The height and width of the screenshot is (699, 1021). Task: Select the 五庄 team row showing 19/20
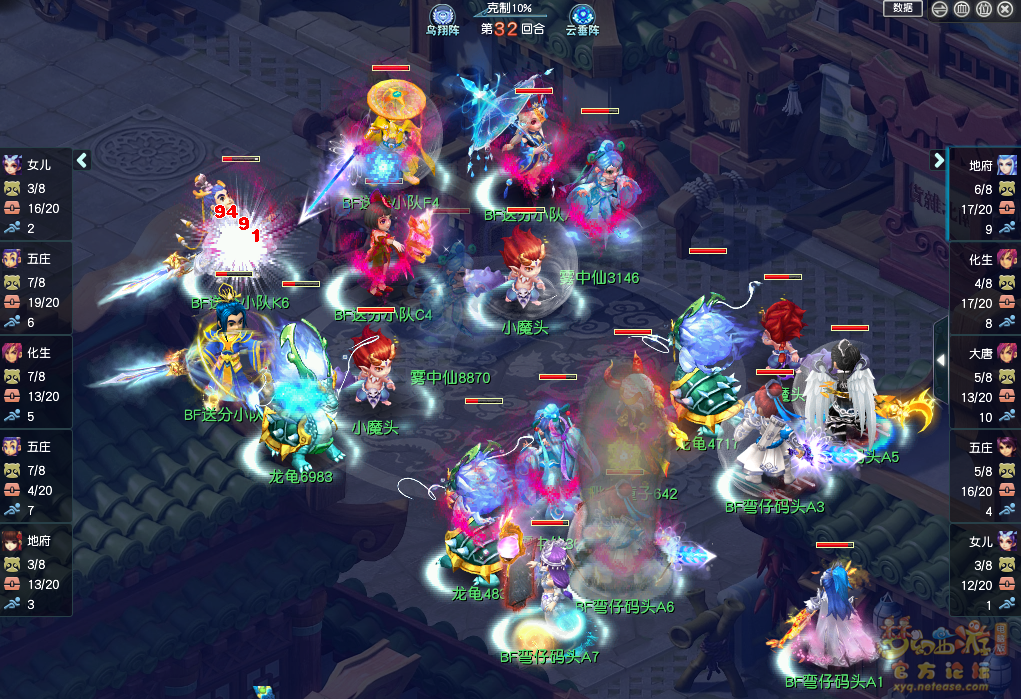coord(36,290)
